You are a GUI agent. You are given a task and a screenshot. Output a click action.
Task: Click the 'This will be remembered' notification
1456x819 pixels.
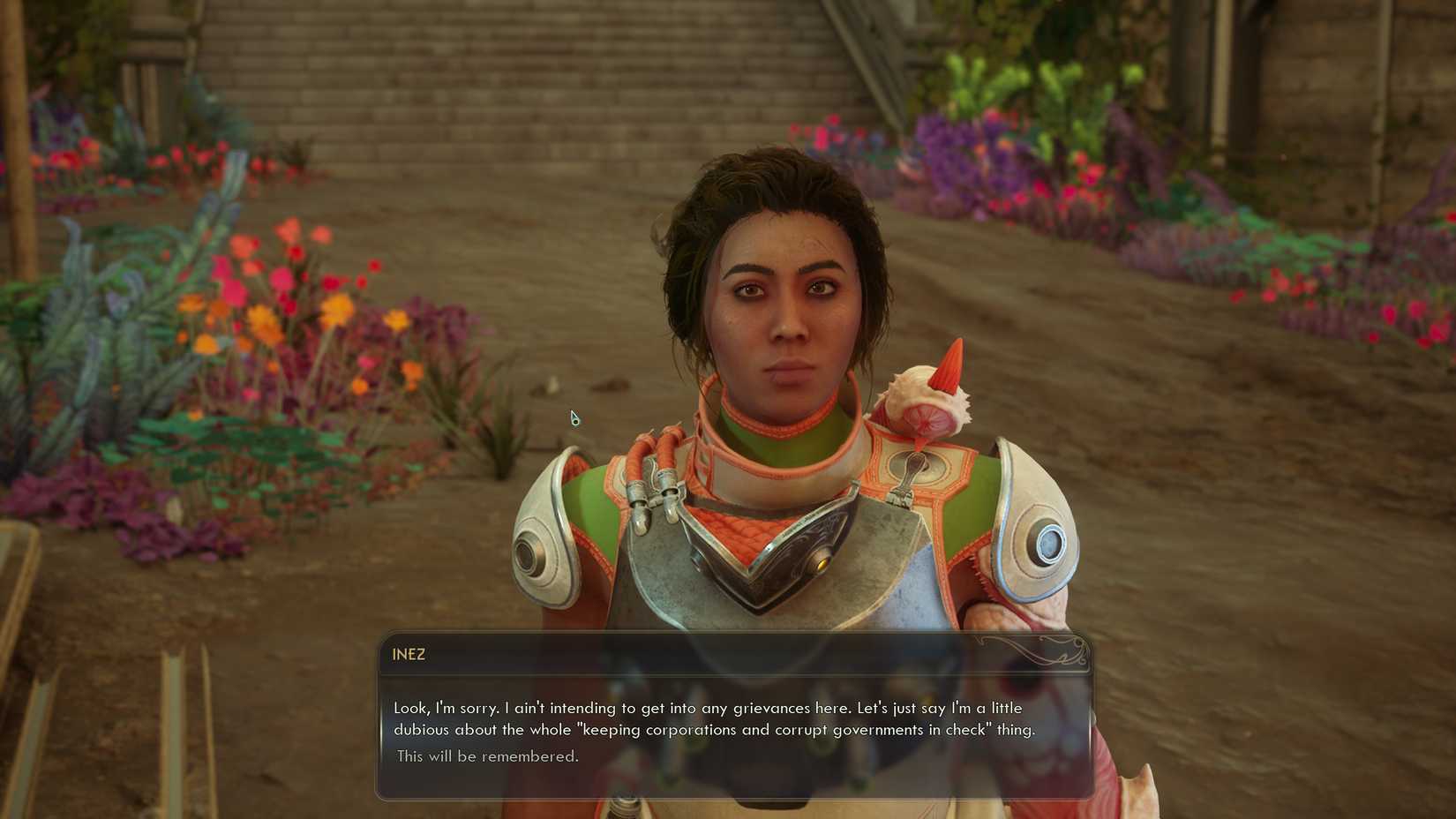487,756
